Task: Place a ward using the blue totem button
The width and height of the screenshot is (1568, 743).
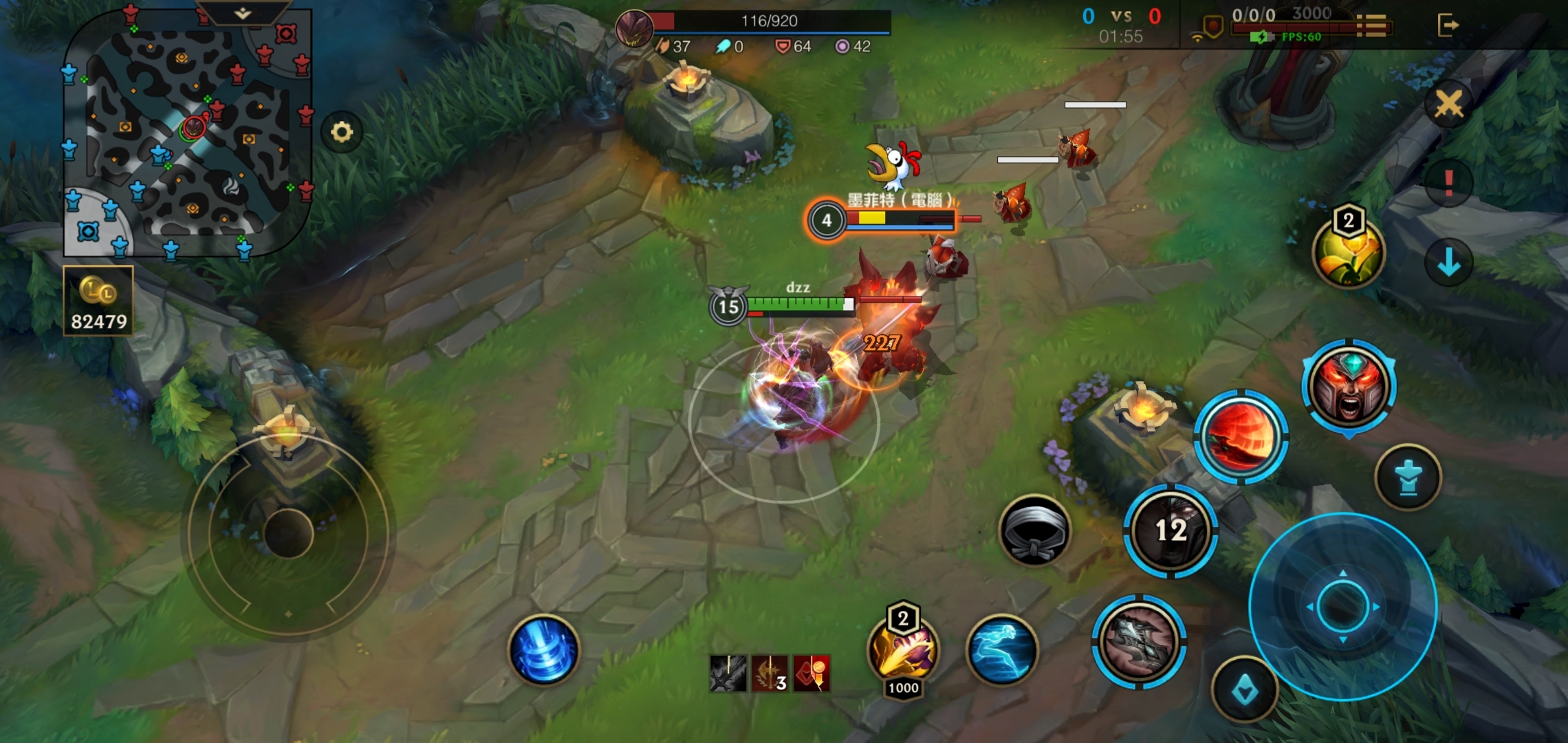Action: click(x=1408, y=477)
